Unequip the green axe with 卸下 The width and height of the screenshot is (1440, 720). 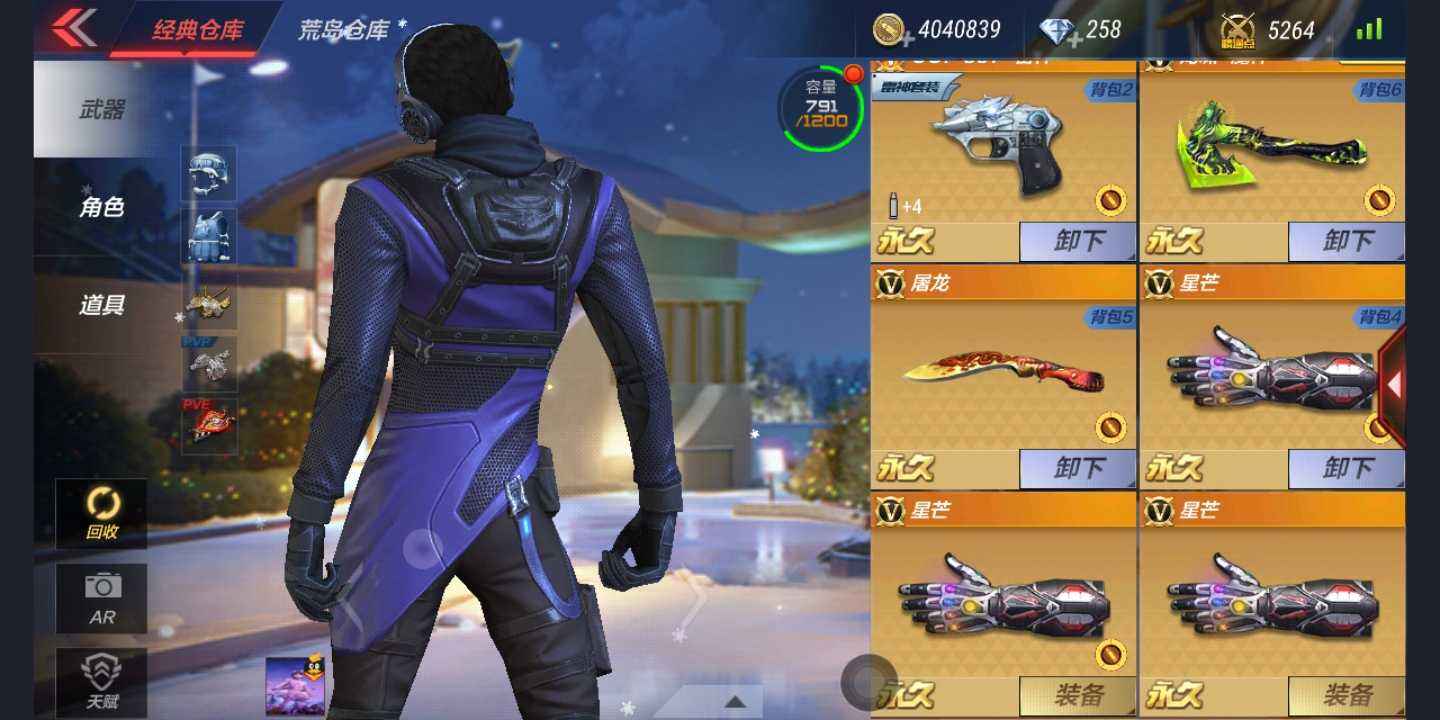click(x=1346, y=242)
